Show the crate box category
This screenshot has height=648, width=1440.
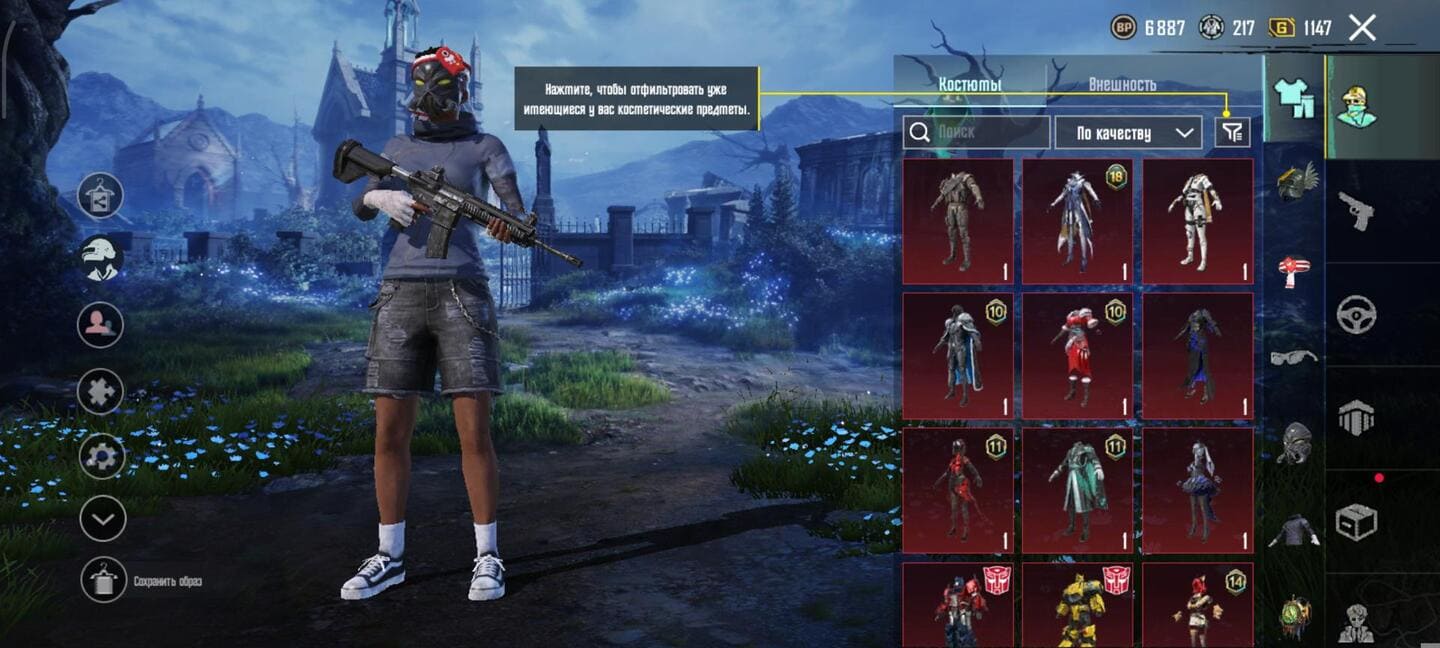point(1356,521)
